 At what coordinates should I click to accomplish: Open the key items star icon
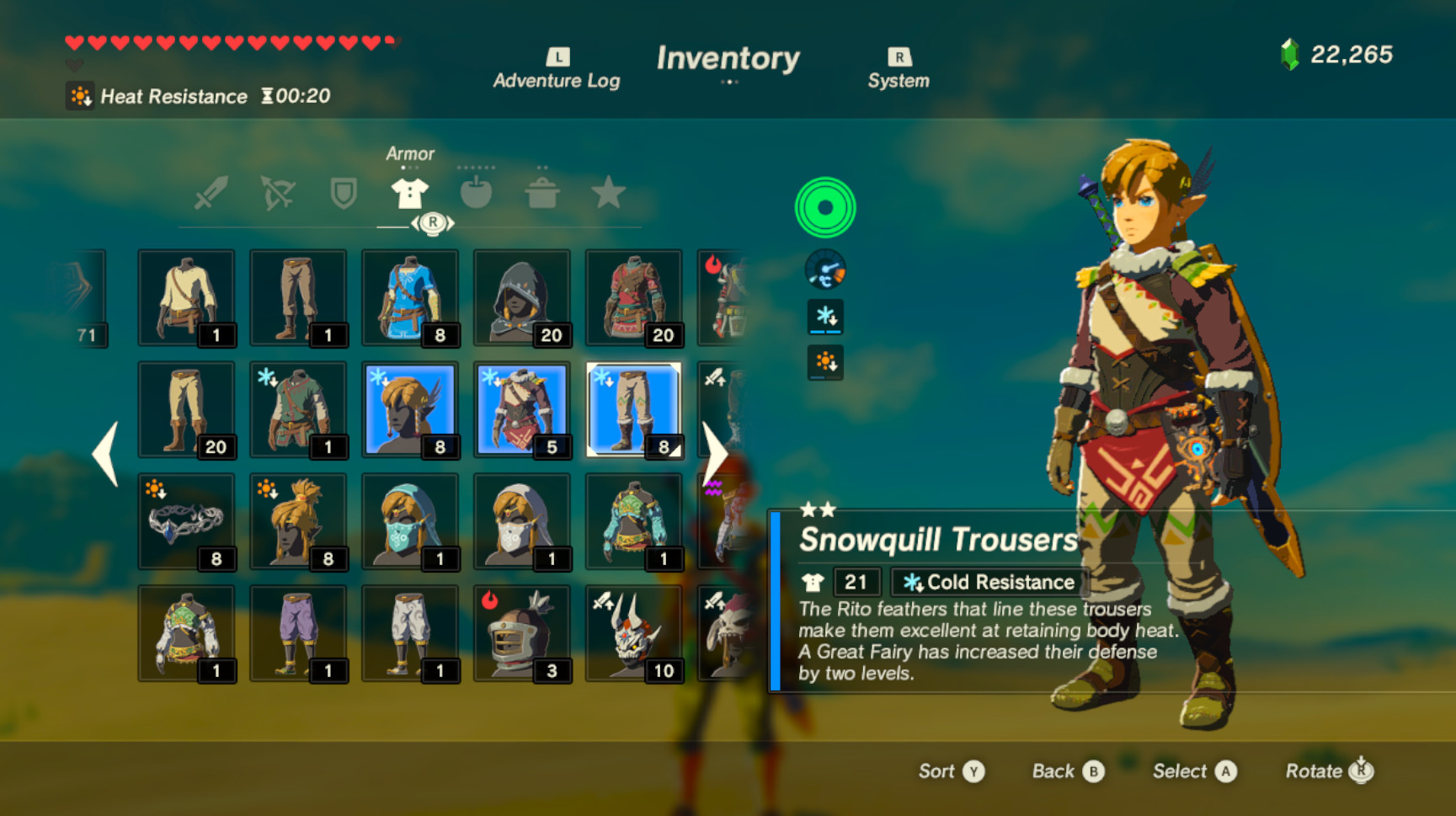click(609, 192)
